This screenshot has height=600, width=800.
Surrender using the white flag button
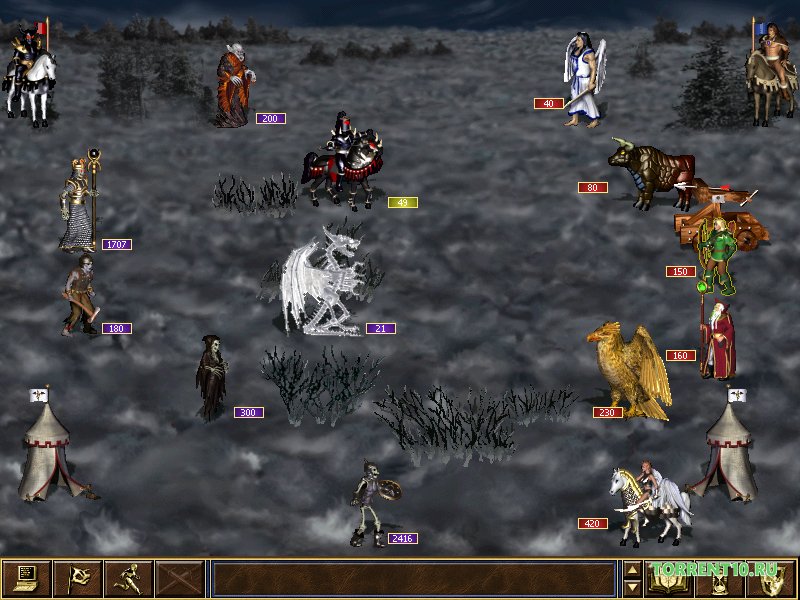tap(77, 579)
